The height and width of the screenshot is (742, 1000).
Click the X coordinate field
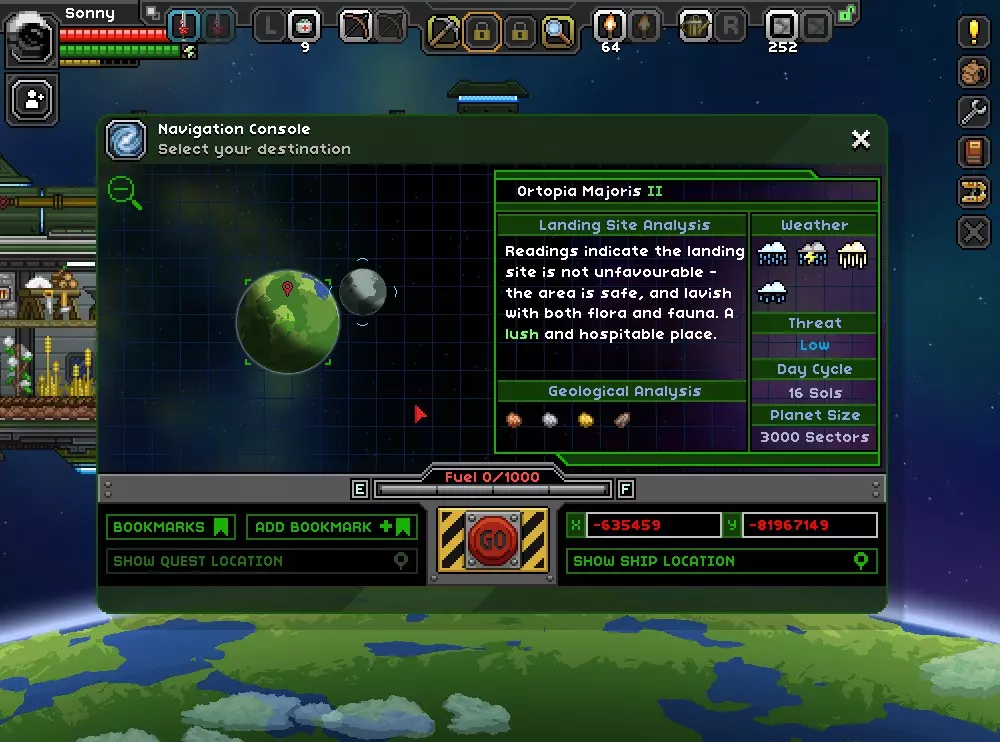(652, 525)
